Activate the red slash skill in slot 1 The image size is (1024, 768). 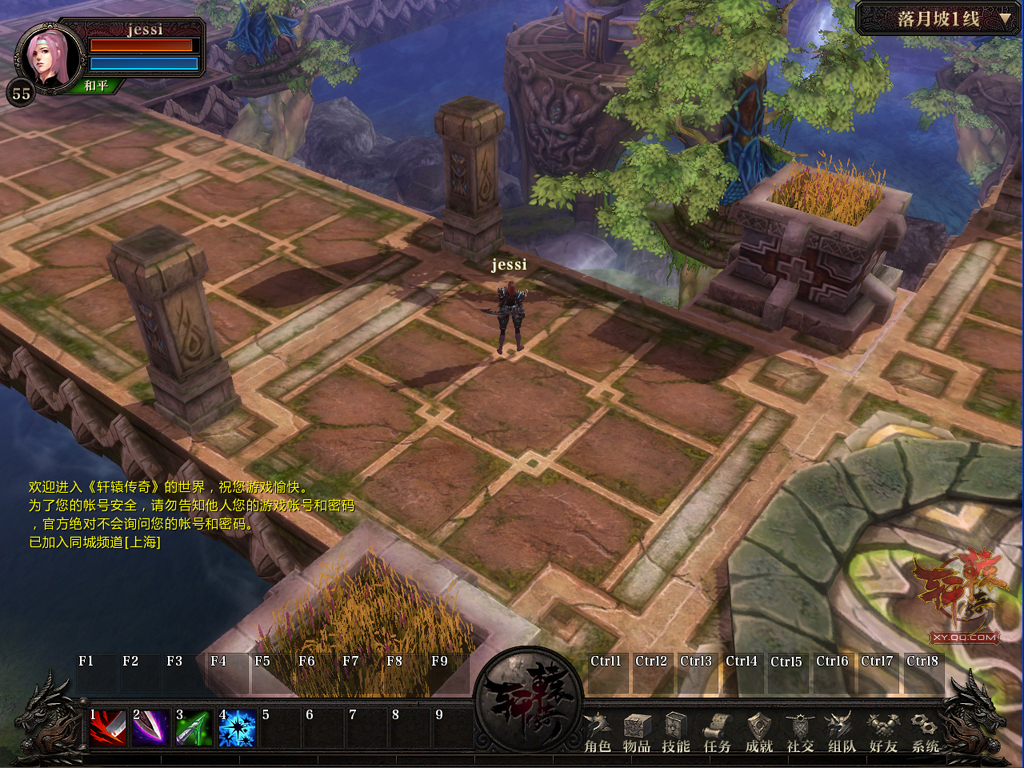click(107, 728)
